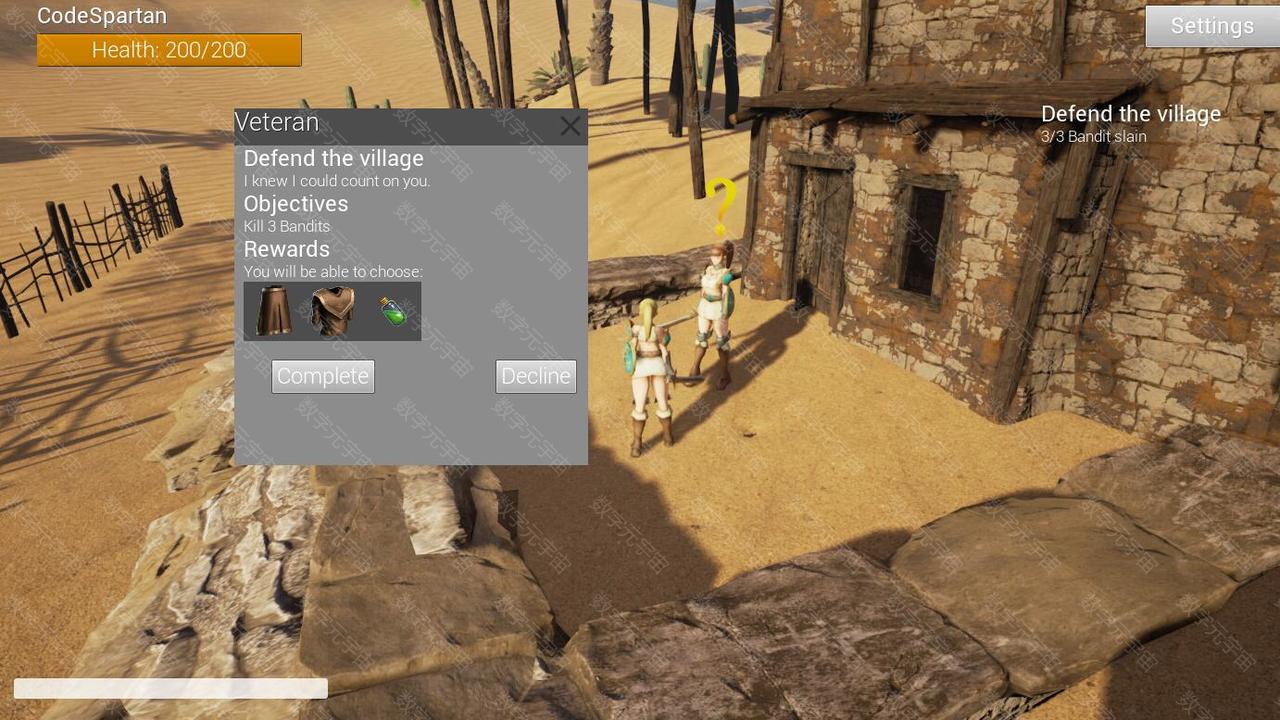Open the Settings menu

[x=1211, y=26]
